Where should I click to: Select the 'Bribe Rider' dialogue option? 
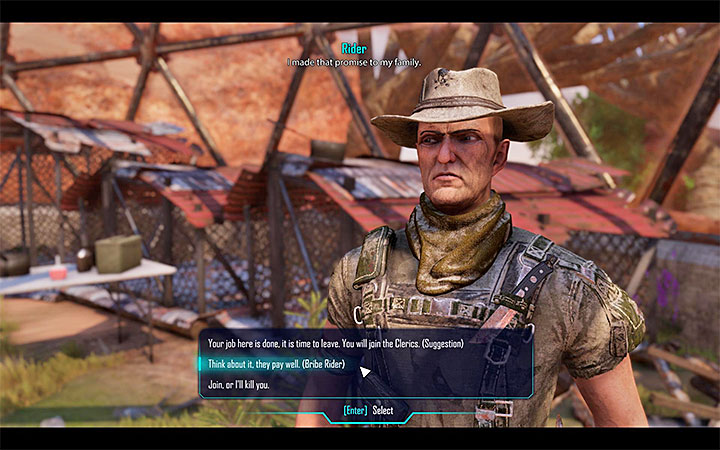tap(276, 363)
